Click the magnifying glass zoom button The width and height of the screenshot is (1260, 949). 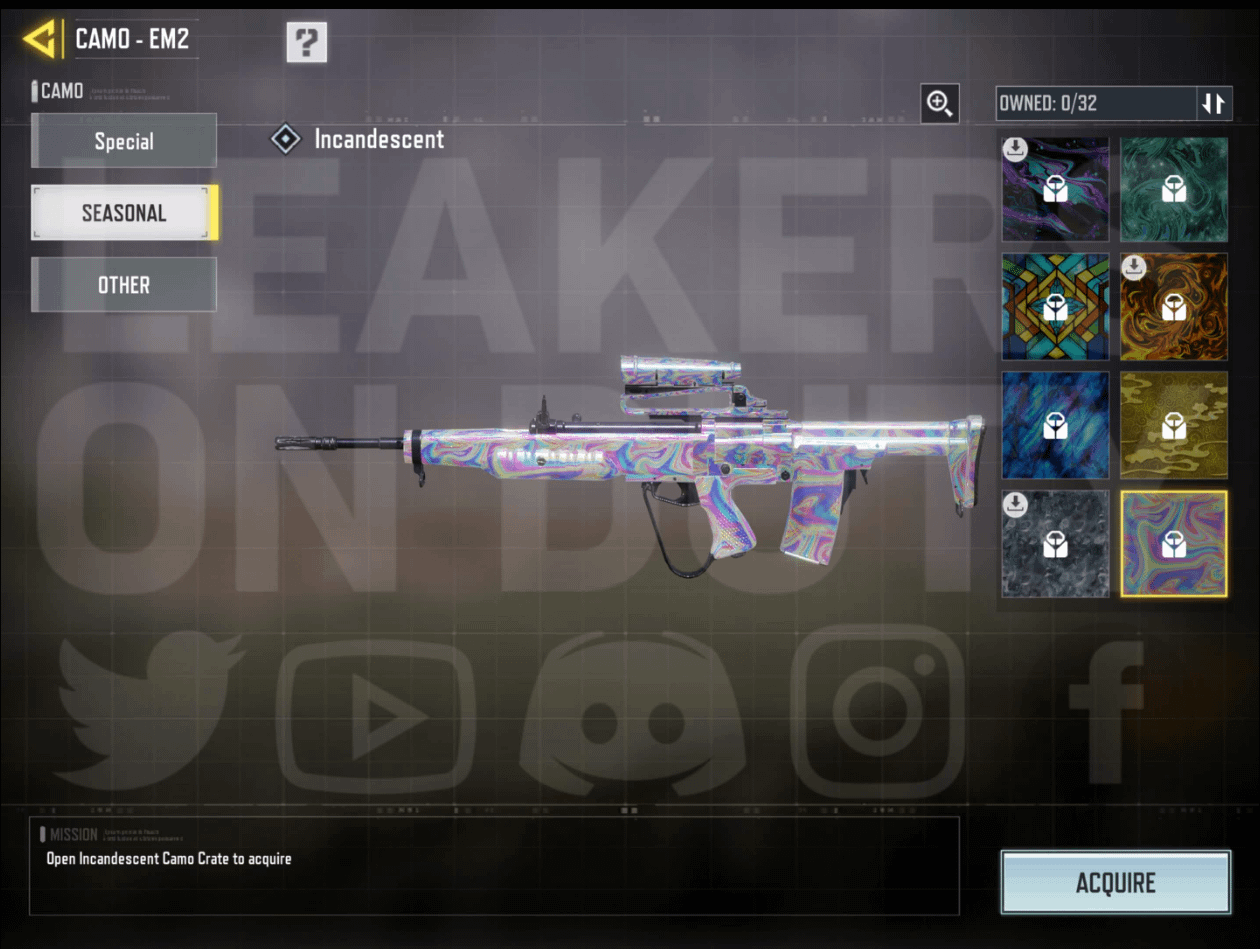[x=940, y=103]
